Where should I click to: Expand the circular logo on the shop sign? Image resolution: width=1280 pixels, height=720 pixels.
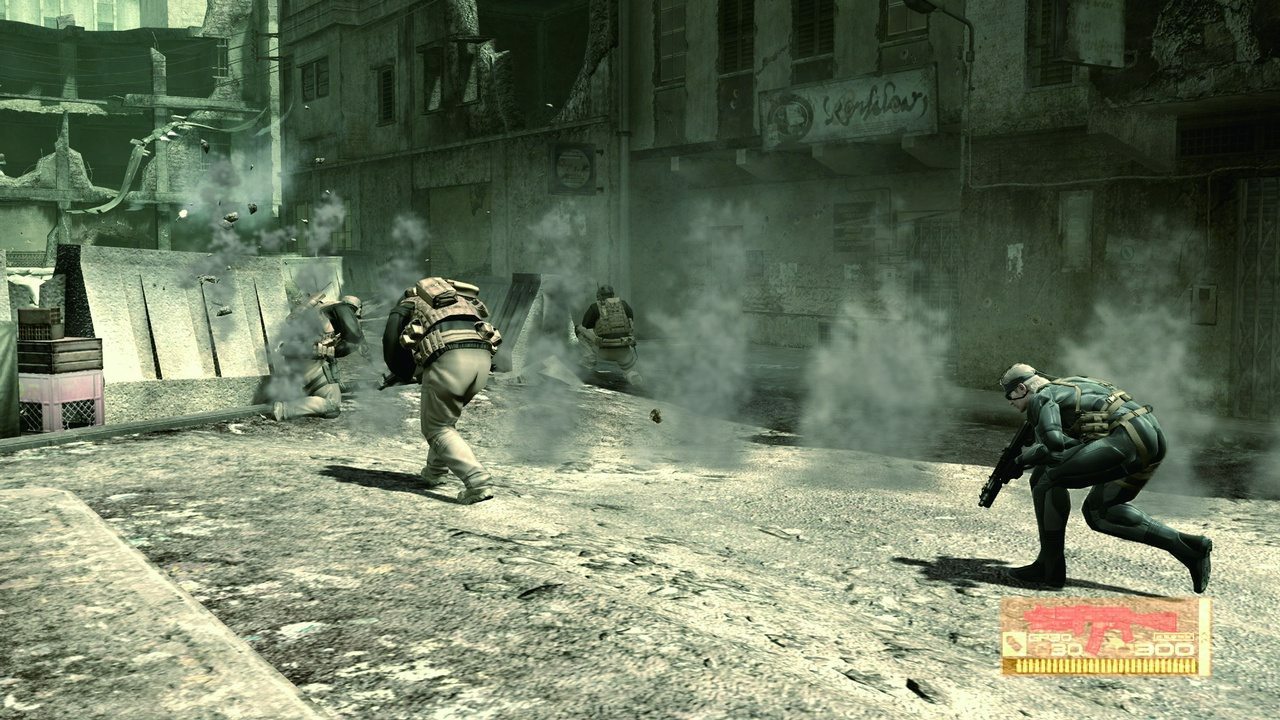click(x=790, y=113)
